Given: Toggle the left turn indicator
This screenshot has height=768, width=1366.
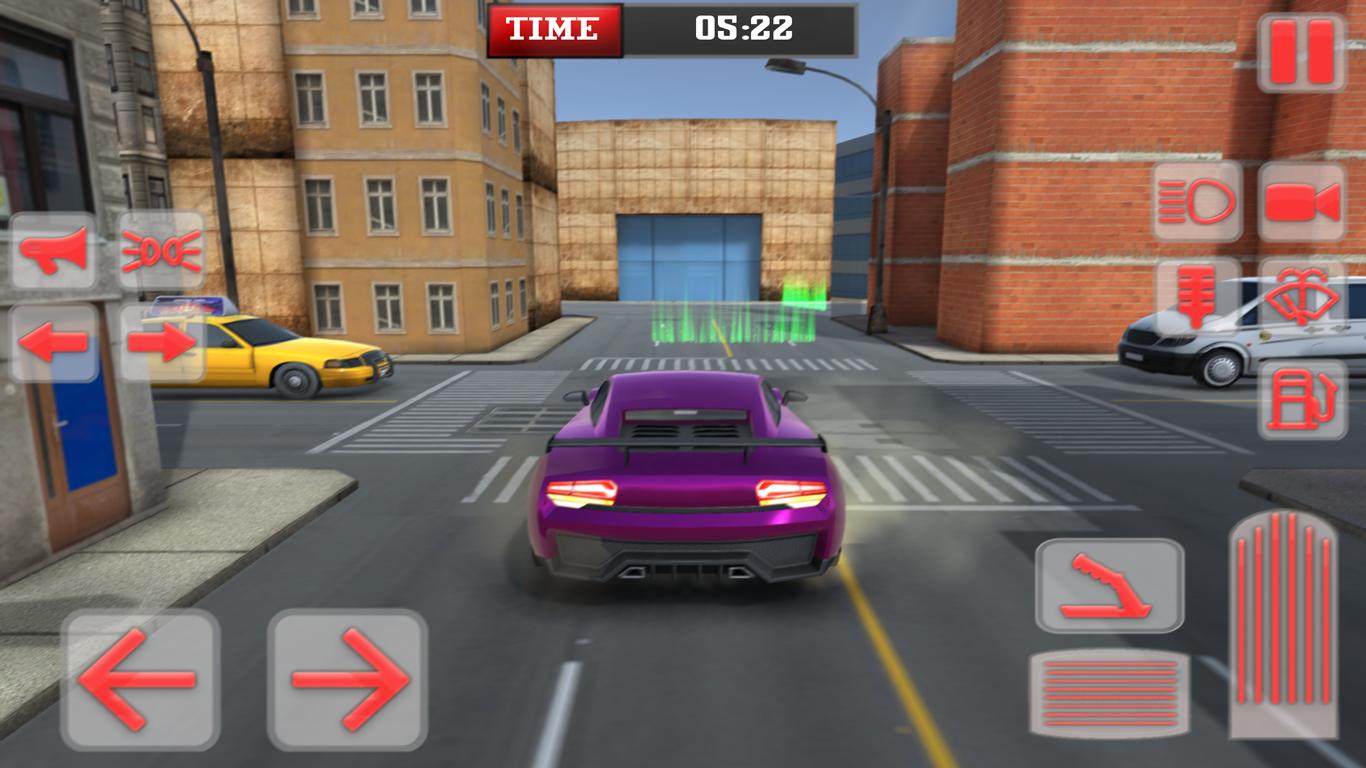Looking at the screenshot, I should tap(55, 340).
